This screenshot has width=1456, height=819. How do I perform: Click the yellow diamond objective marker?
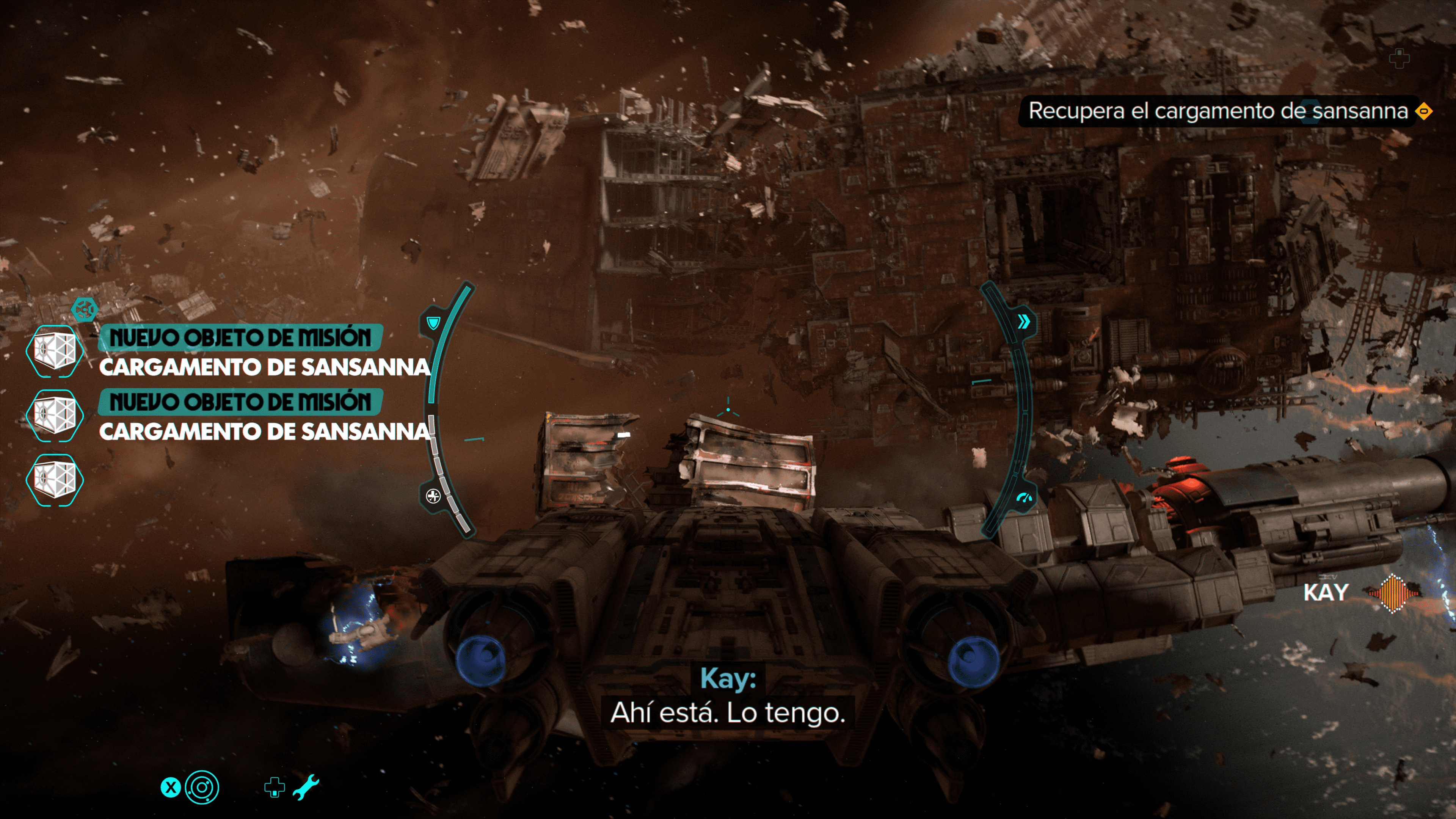[x=1423, y=111]
